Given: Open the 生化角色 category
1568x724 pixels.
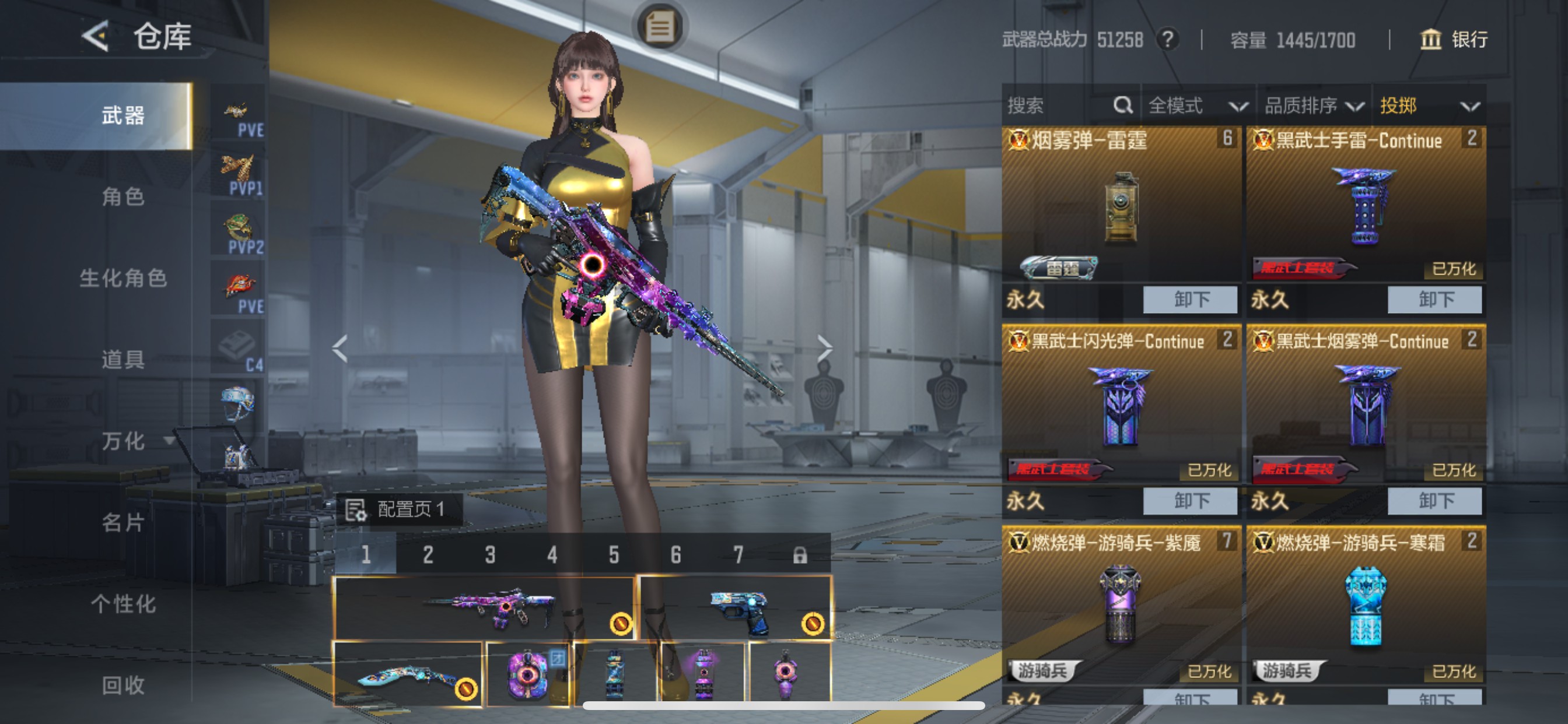Looking at the screenshot, I should tap(123, 278).
